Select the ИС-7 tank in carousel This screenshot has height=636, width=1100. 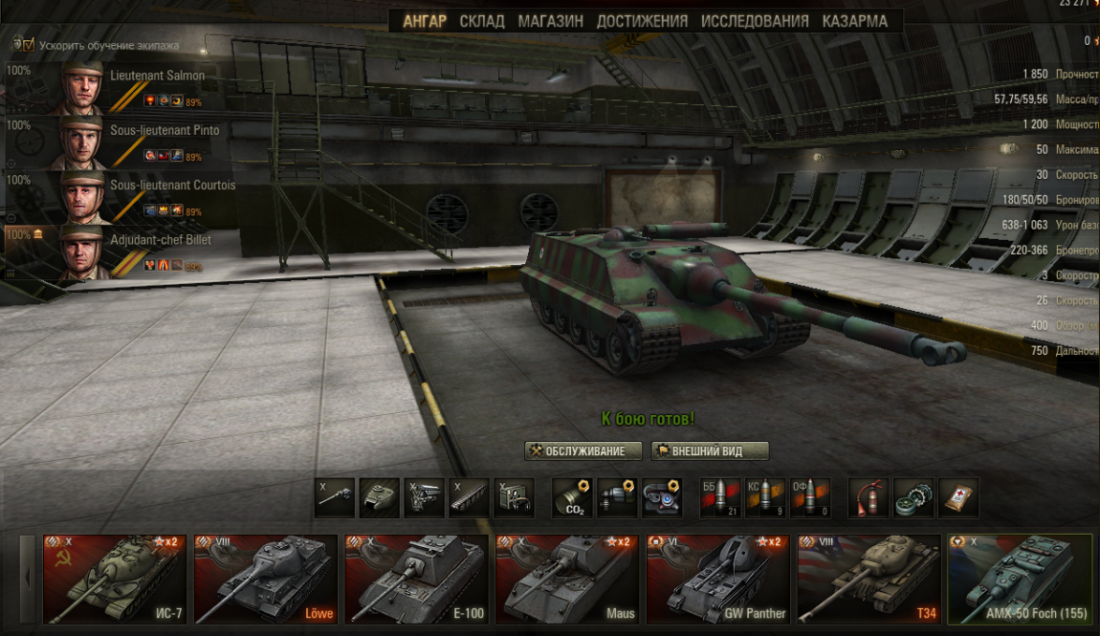pyautogui.click(x=111, y=579)
